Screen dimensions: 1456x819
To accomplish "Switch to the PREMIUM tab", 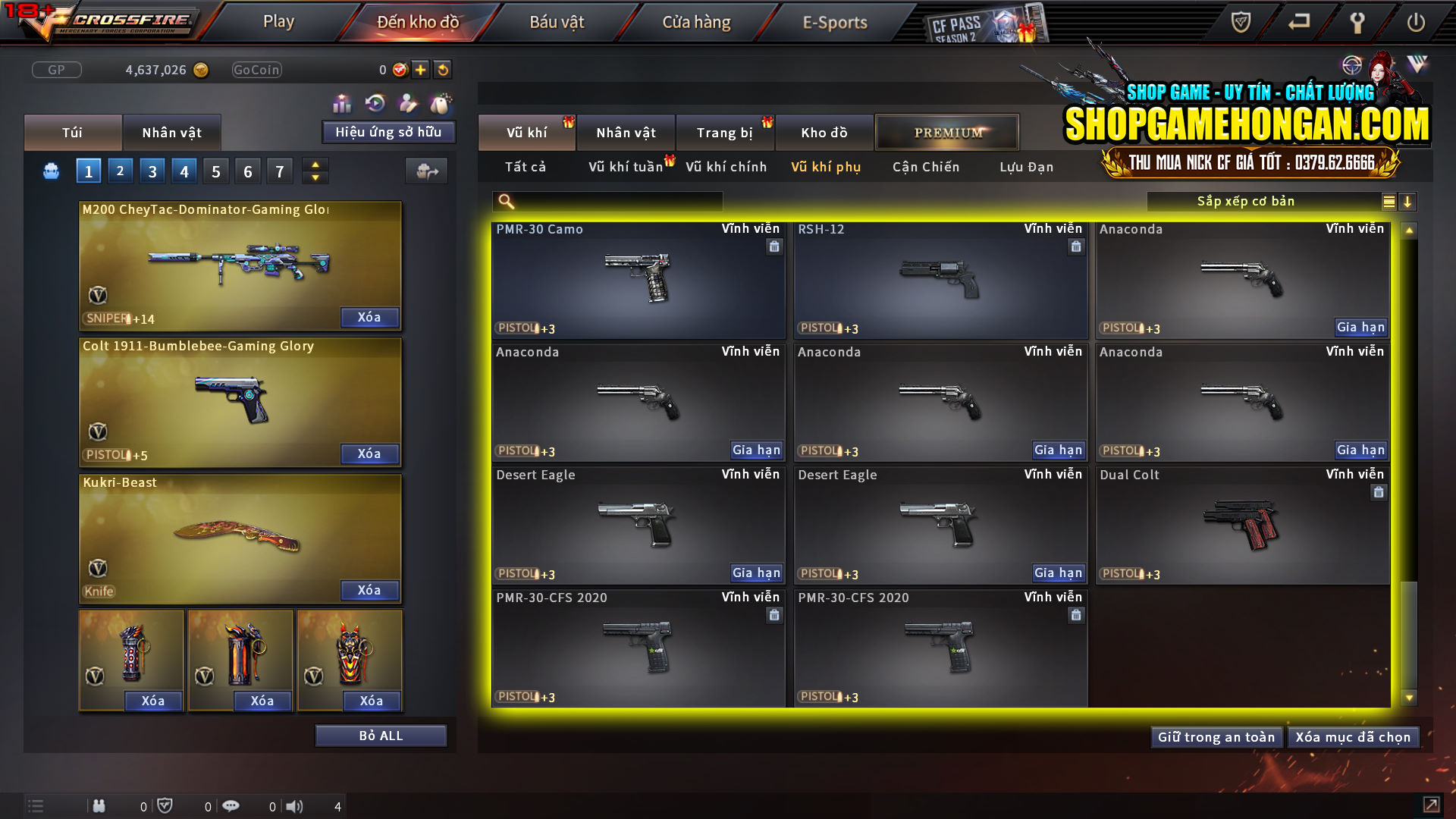I will click(947, 132).
